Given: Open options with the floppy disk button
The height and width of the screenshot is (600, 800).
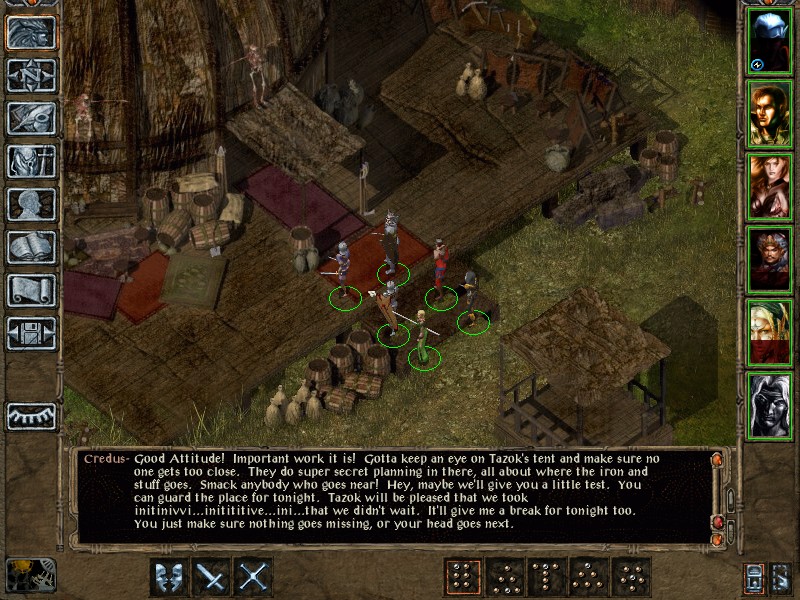Looking at the screenshot, I should (x=31, y=333).
